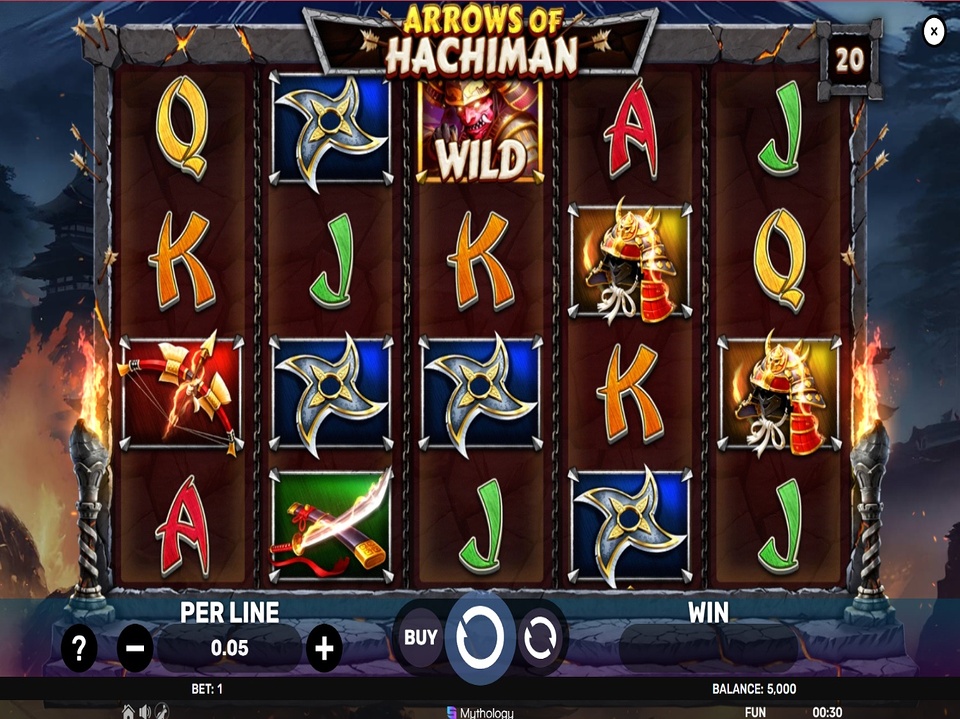Open the paylines count badge showing 20
The height and width of the screenshot is (719, 960).
[849, 60]
